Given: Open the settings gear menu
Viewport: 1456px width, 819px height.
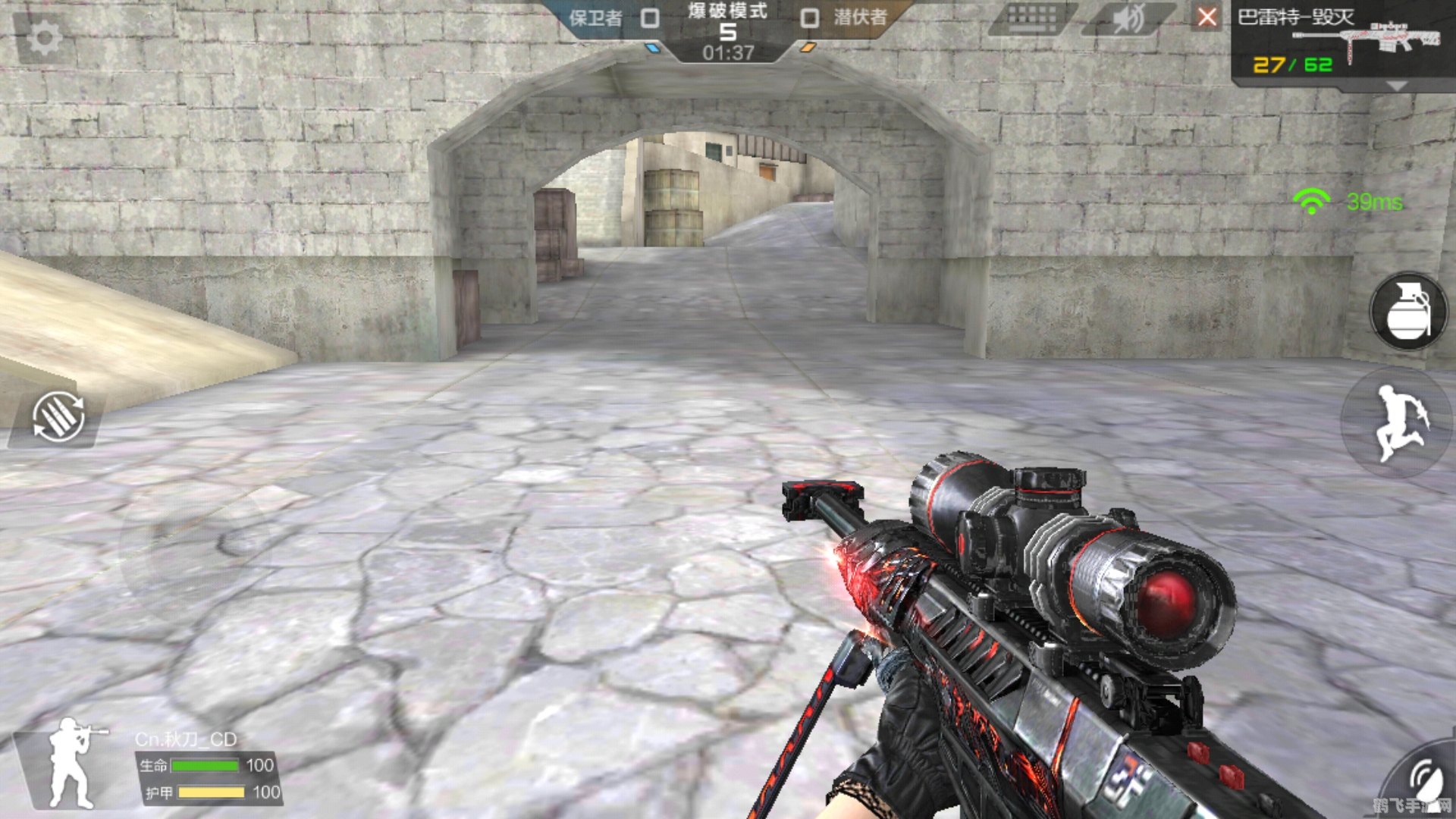Looking at the screenshot, I should click(44, 38).
